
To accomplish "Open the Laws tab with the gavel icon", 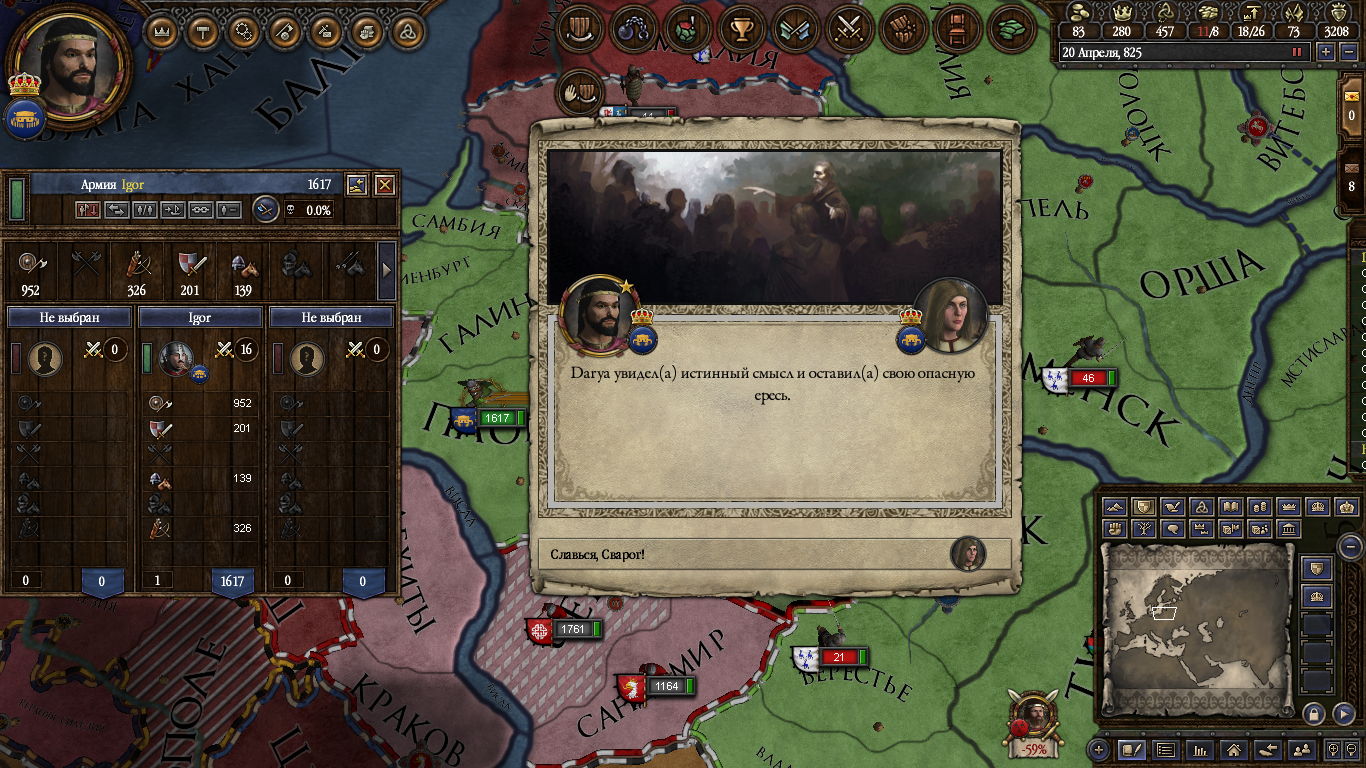I will click(204, 31).
